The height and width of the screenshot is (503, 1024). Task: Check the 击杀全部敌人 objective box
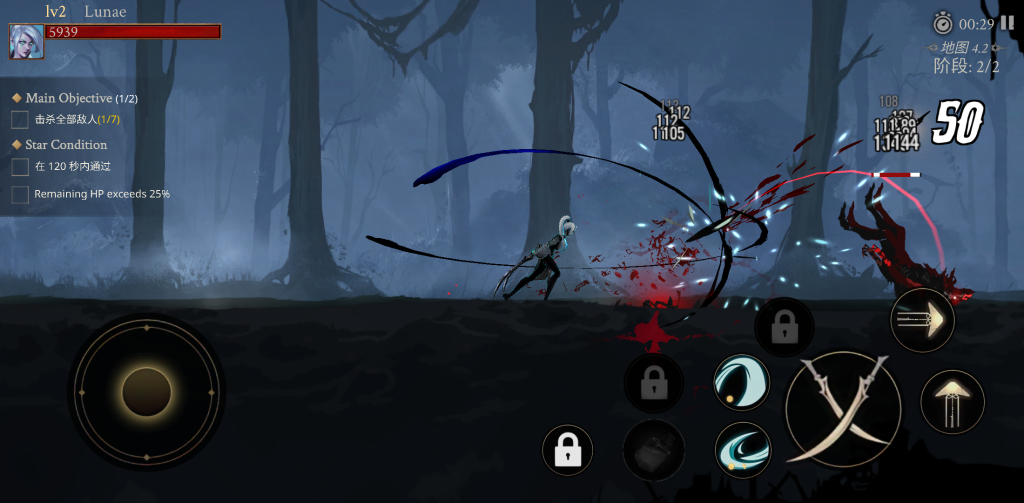(20, 120)
